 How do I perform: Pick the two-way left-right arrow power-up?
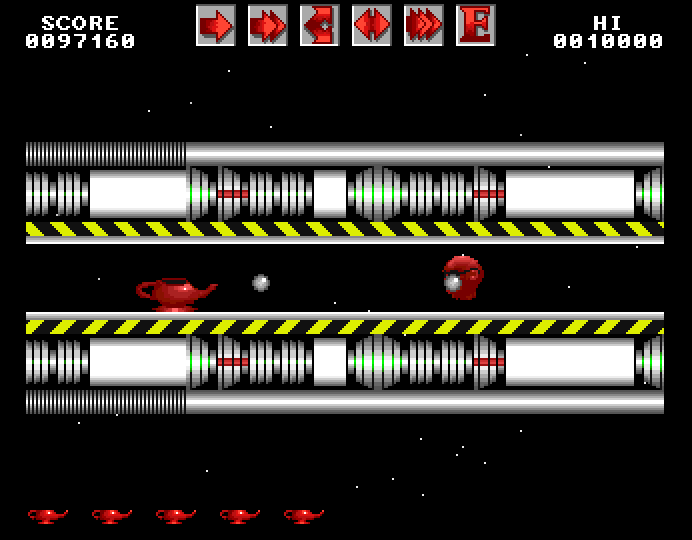(371, 25)
